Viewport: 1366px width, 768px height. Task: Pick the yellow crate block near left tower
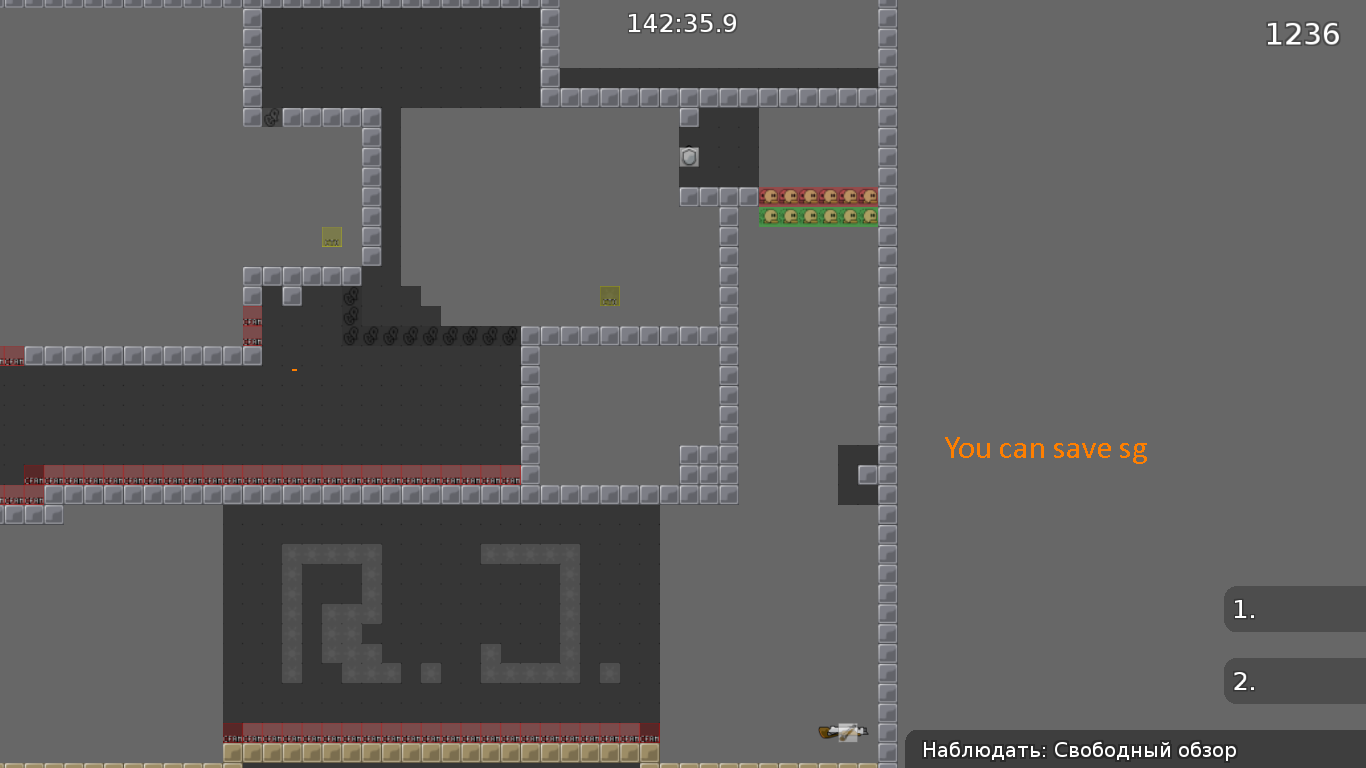(330, 237)
